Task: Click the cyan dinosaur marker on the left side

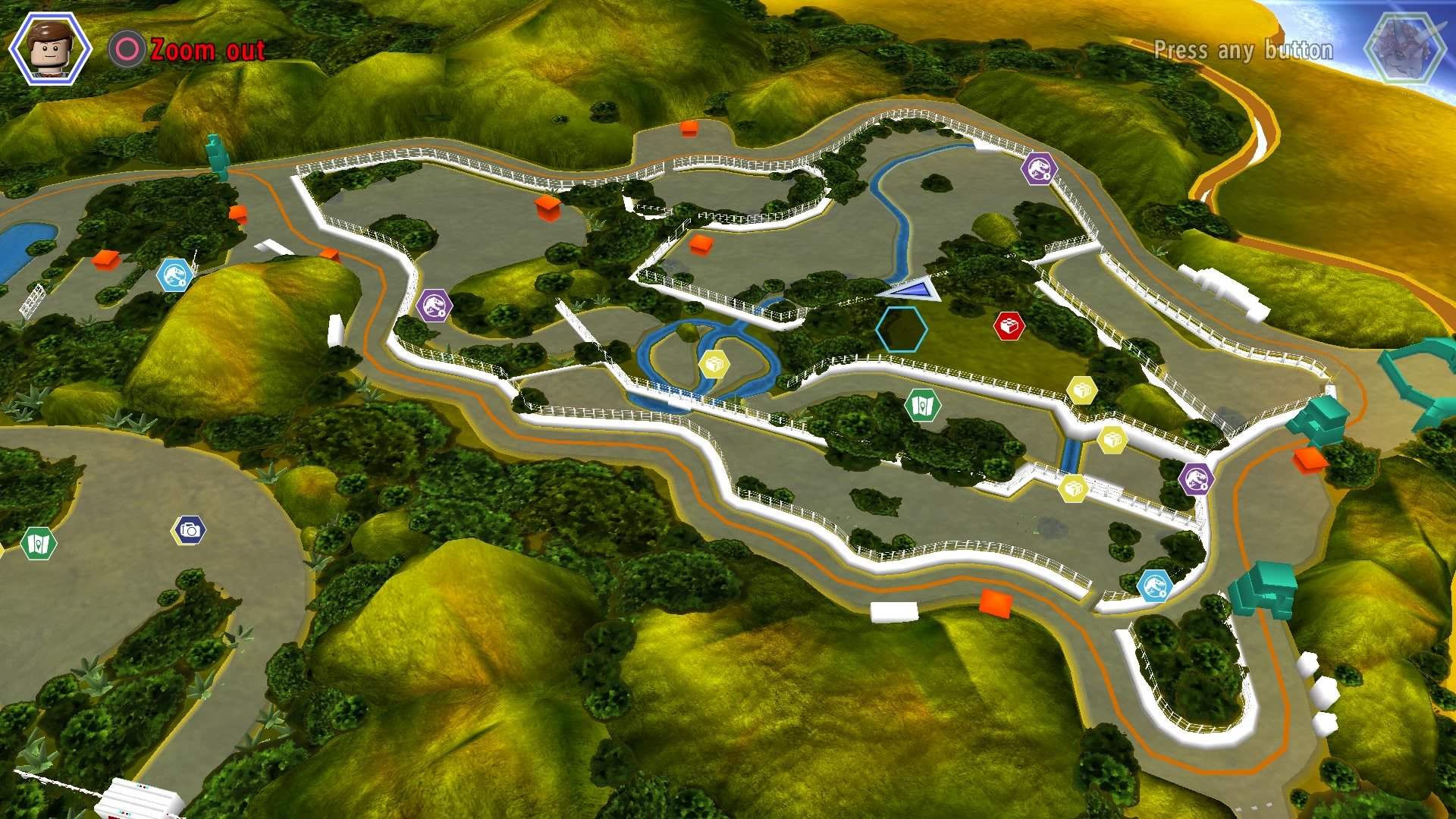Action: pos(174,275)
